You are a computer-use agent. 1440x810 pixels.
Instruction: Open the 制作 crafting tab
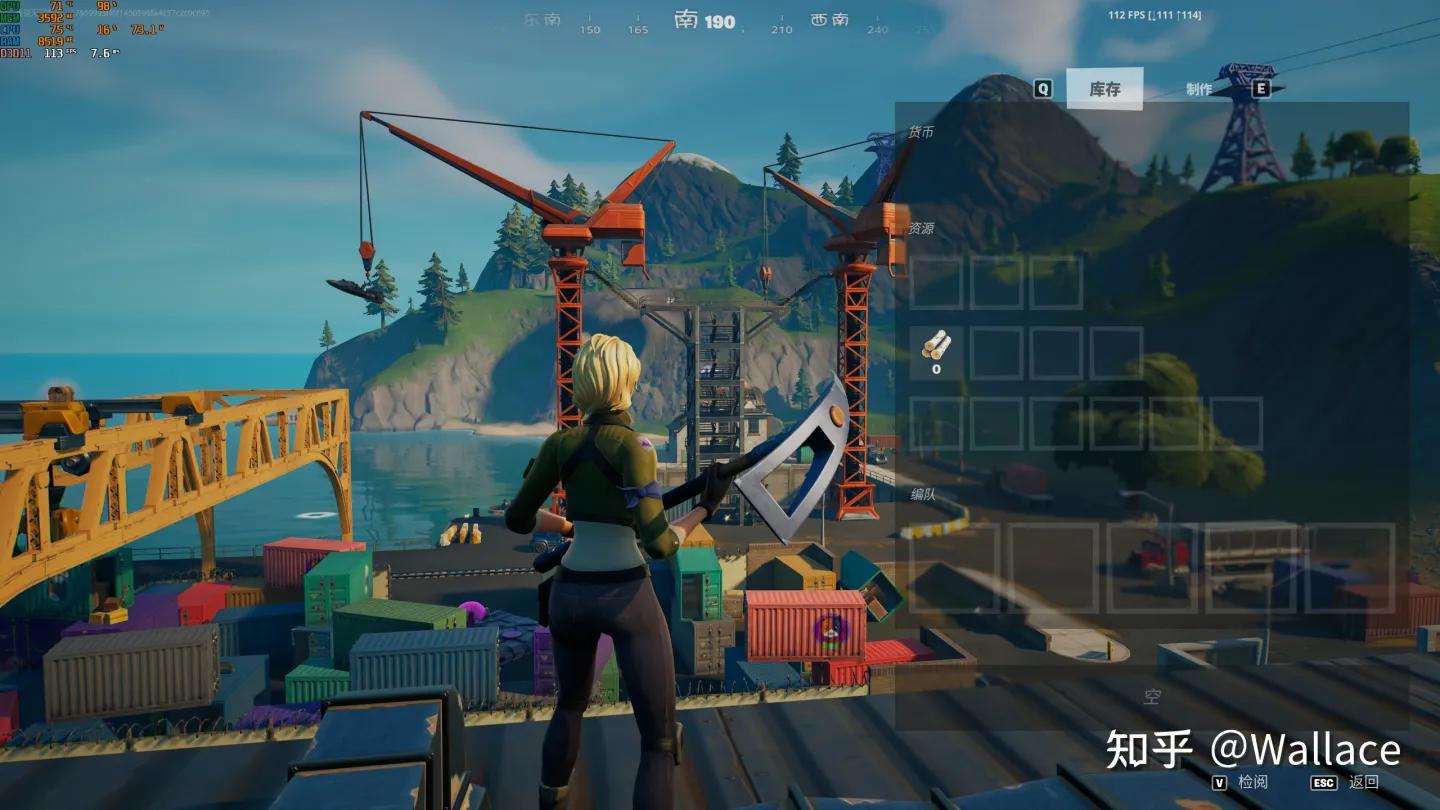point(1199,89)
